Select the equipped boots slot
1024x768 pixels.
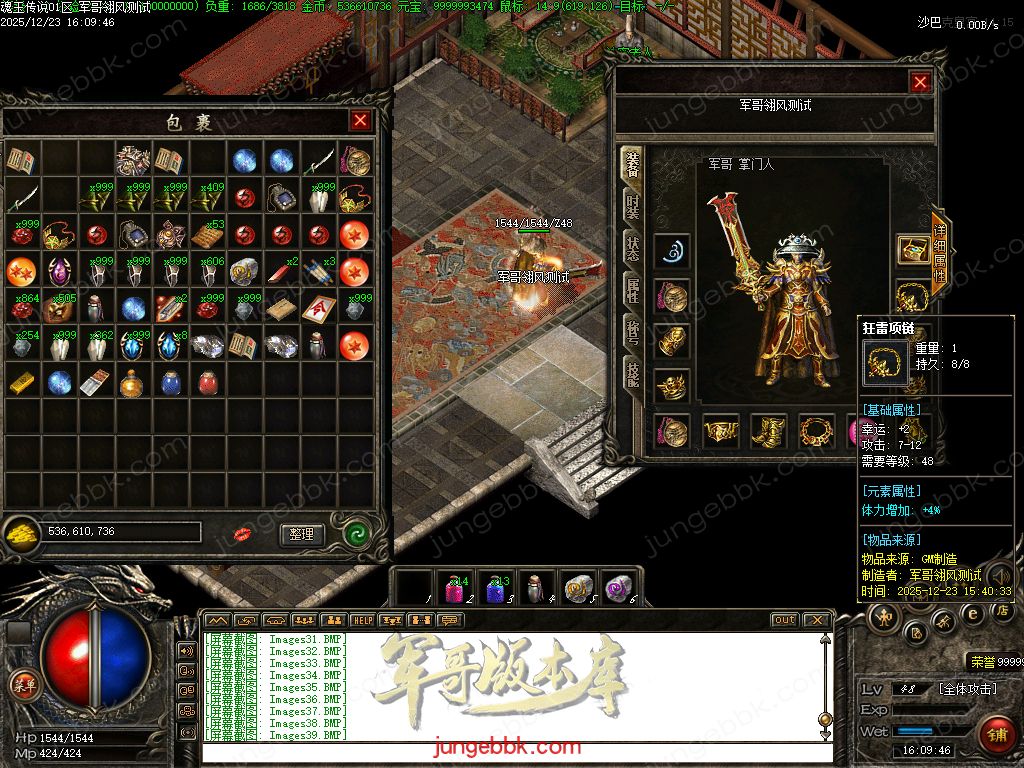768,431
